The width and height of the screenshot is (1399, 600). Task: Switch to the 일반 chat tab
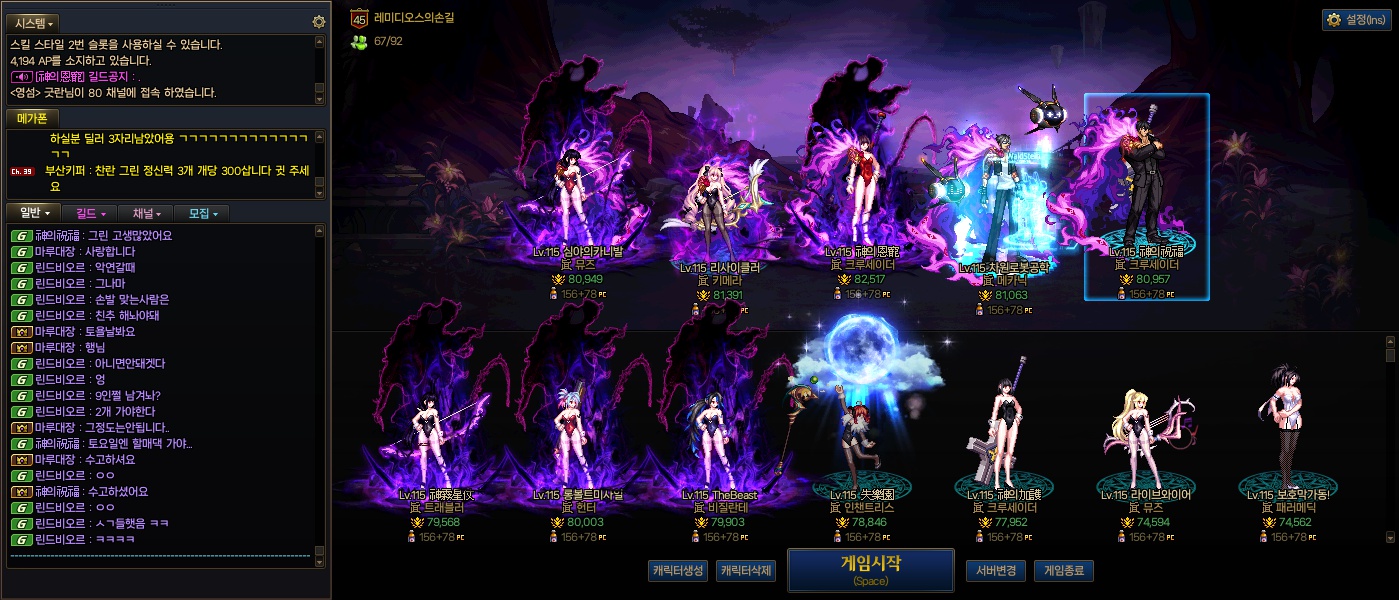34,213
